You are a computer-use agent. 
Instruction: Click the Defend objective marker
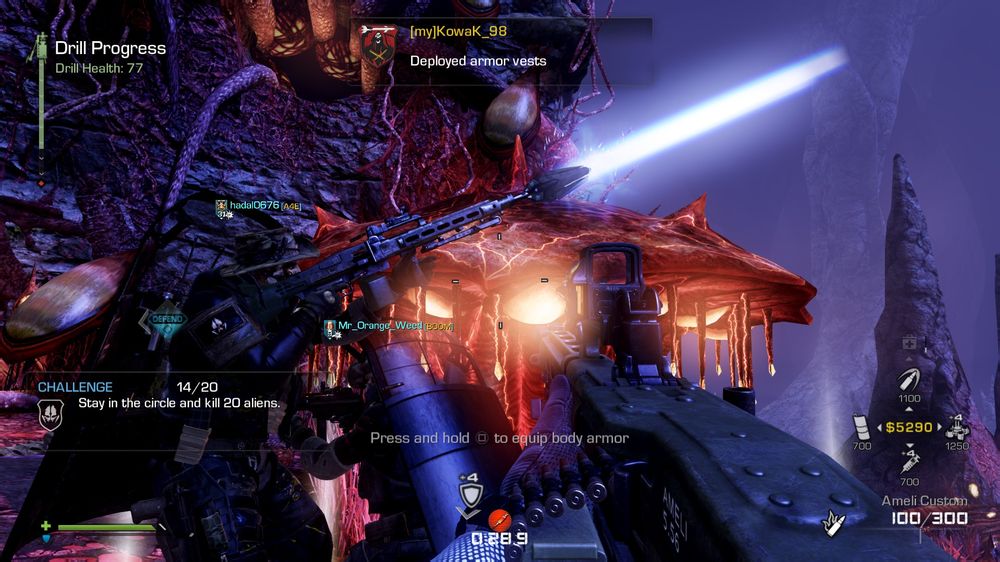(166, 319)
